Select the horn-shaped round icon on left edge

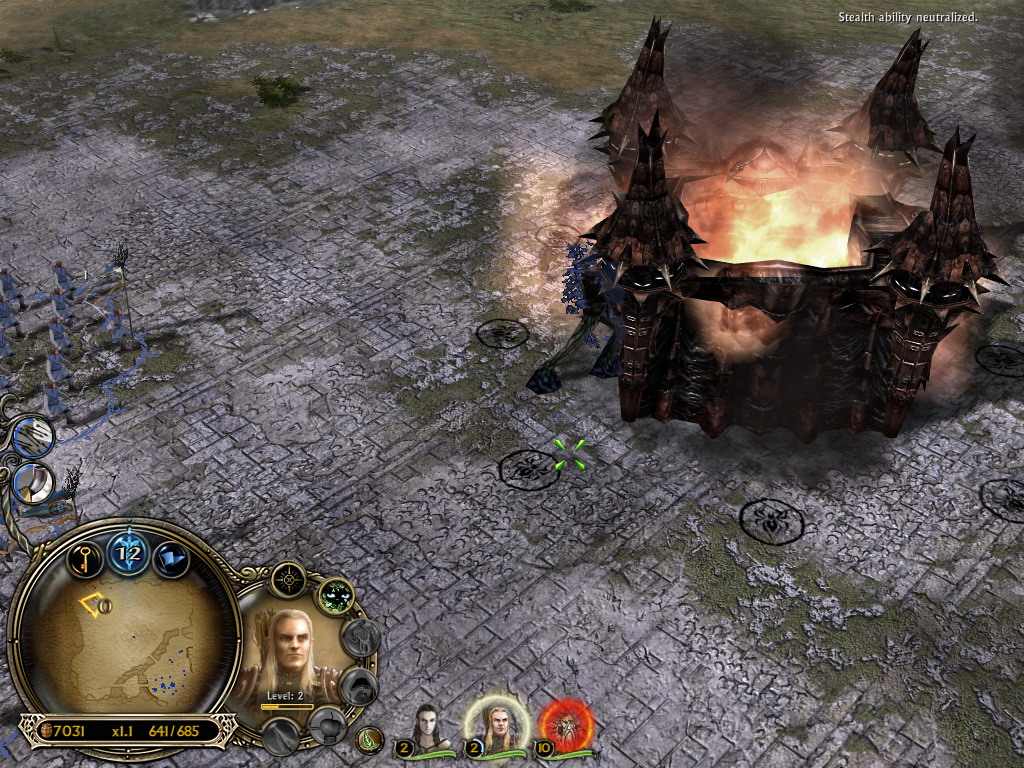tap(36, 484)
